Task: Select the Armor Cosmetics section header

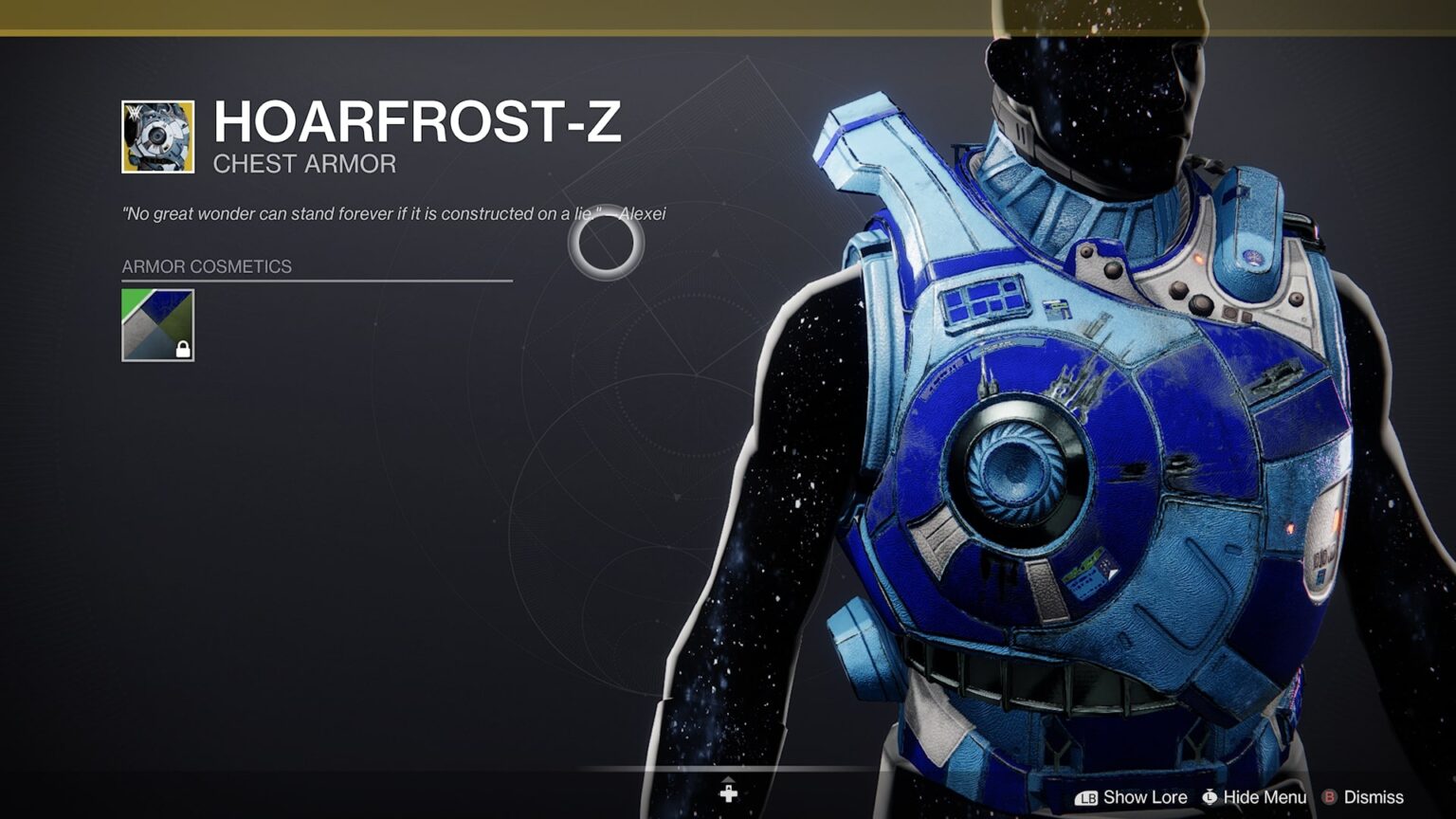Action: (x=205, y=266)
